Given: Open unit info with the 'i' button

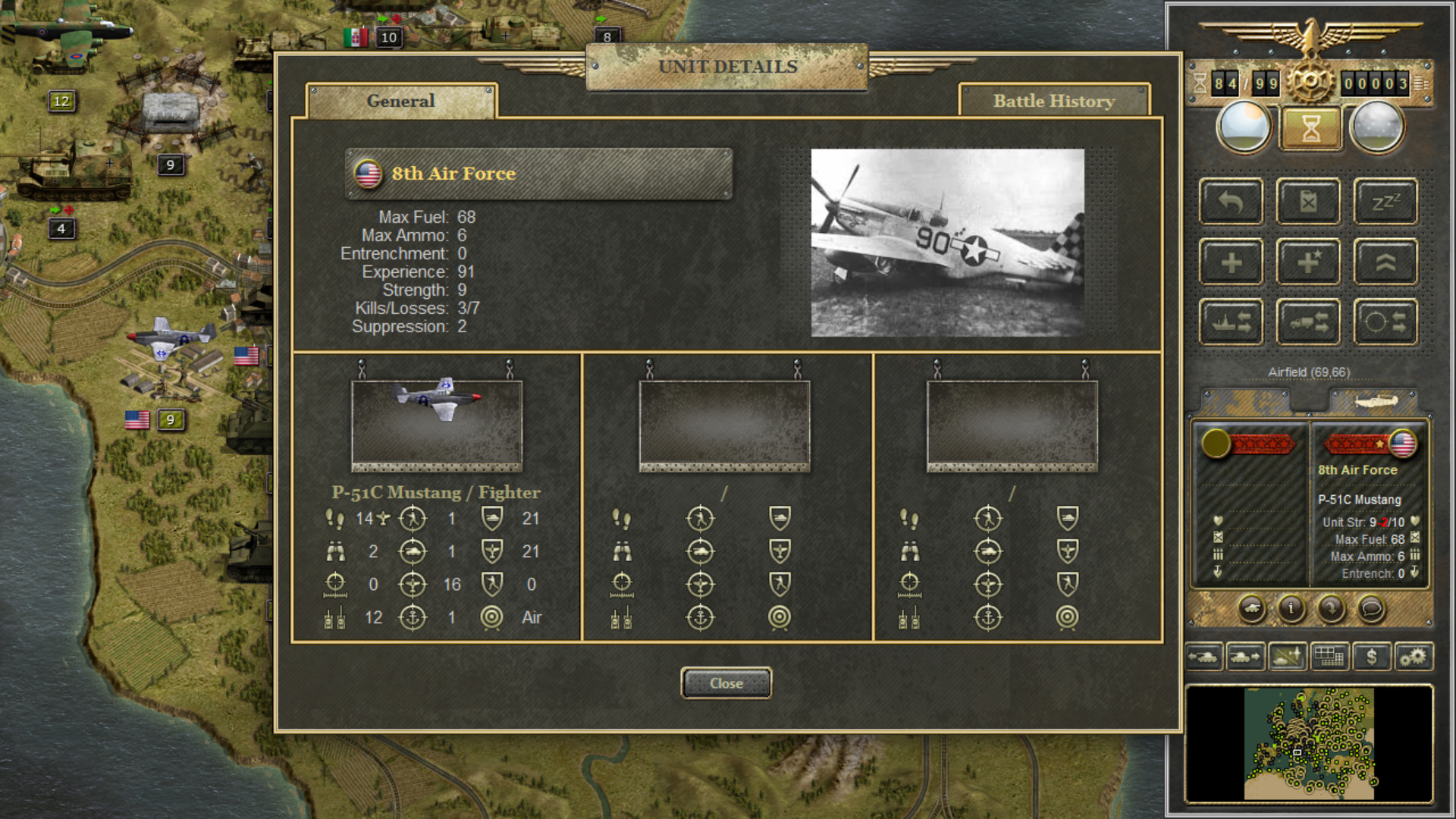Looking at the screenshot, I should pyautogui.click(x=1291, y=607).
